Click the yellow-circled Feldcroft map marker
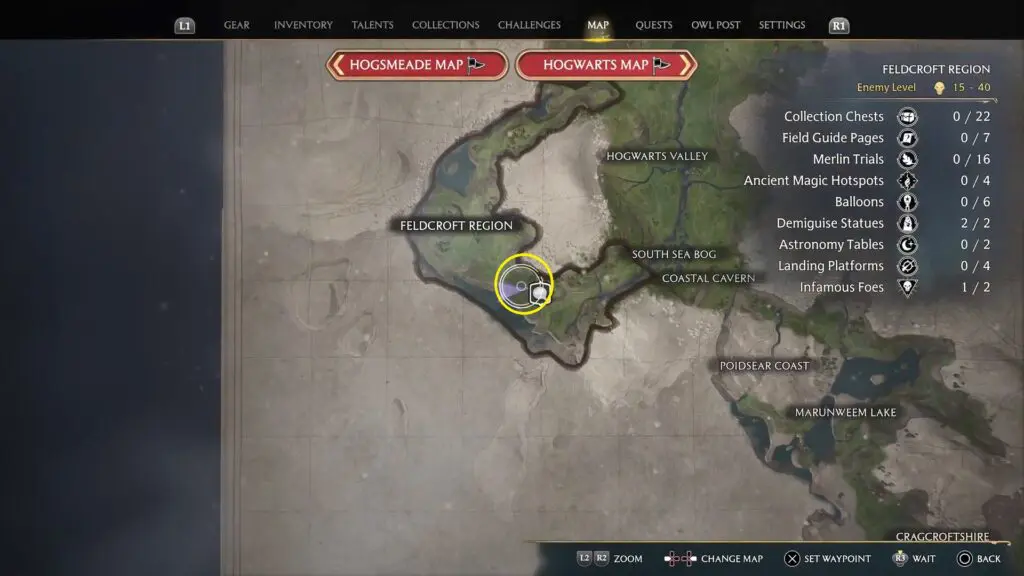1024x576 pixels. point(524,284)
